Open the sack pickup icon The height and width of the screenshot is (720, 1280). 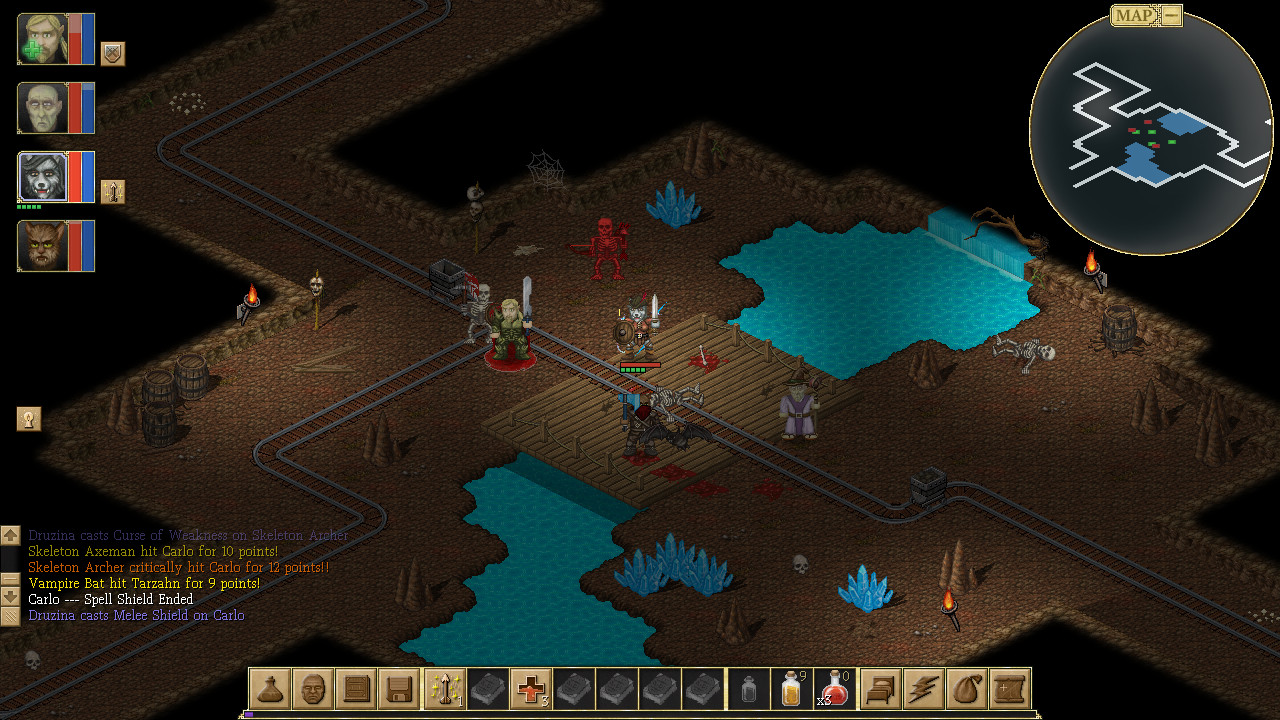(x=965, y=689)
